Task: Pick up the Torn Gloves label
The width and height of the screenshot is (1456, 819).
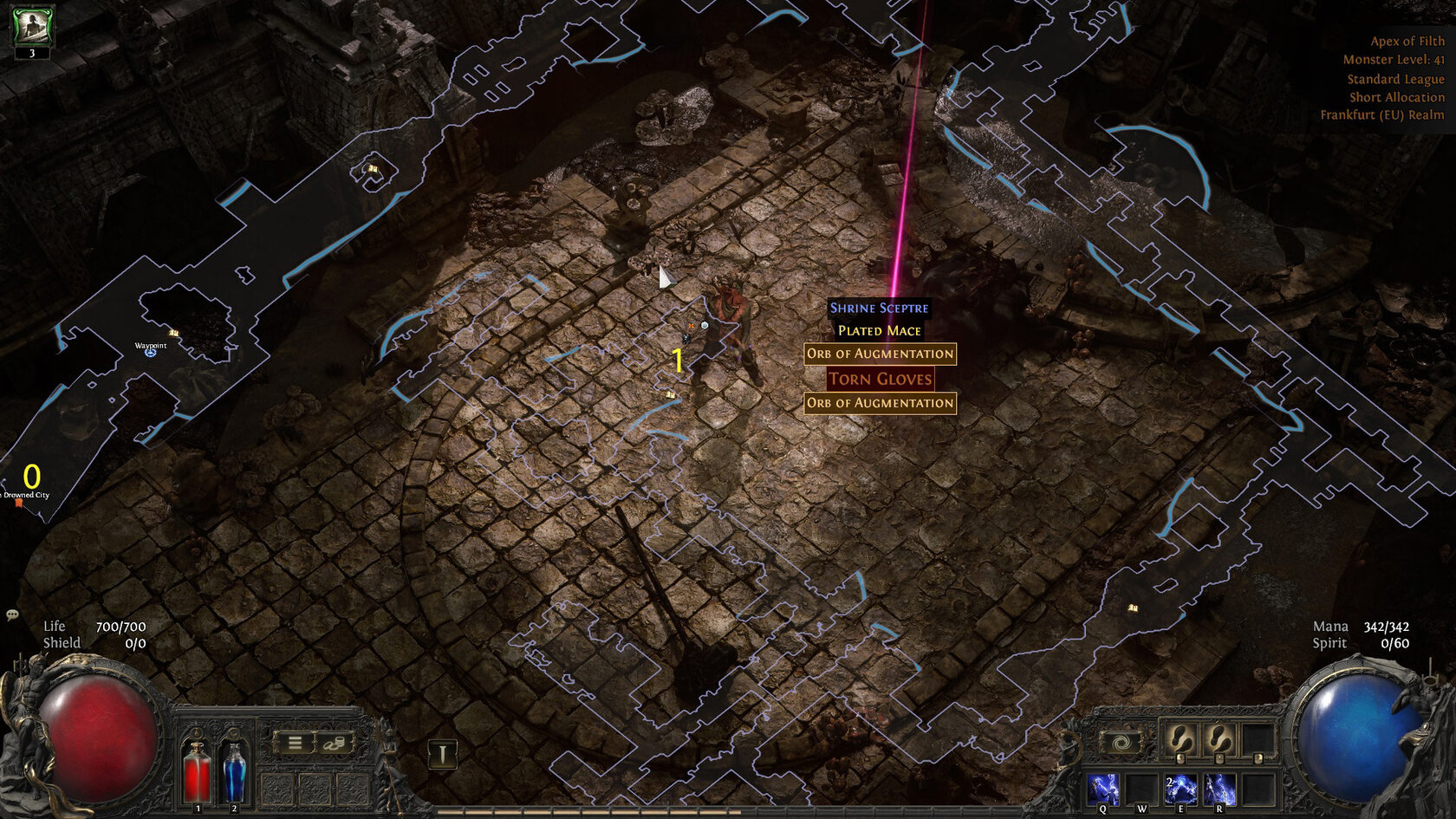Action: 880,379
